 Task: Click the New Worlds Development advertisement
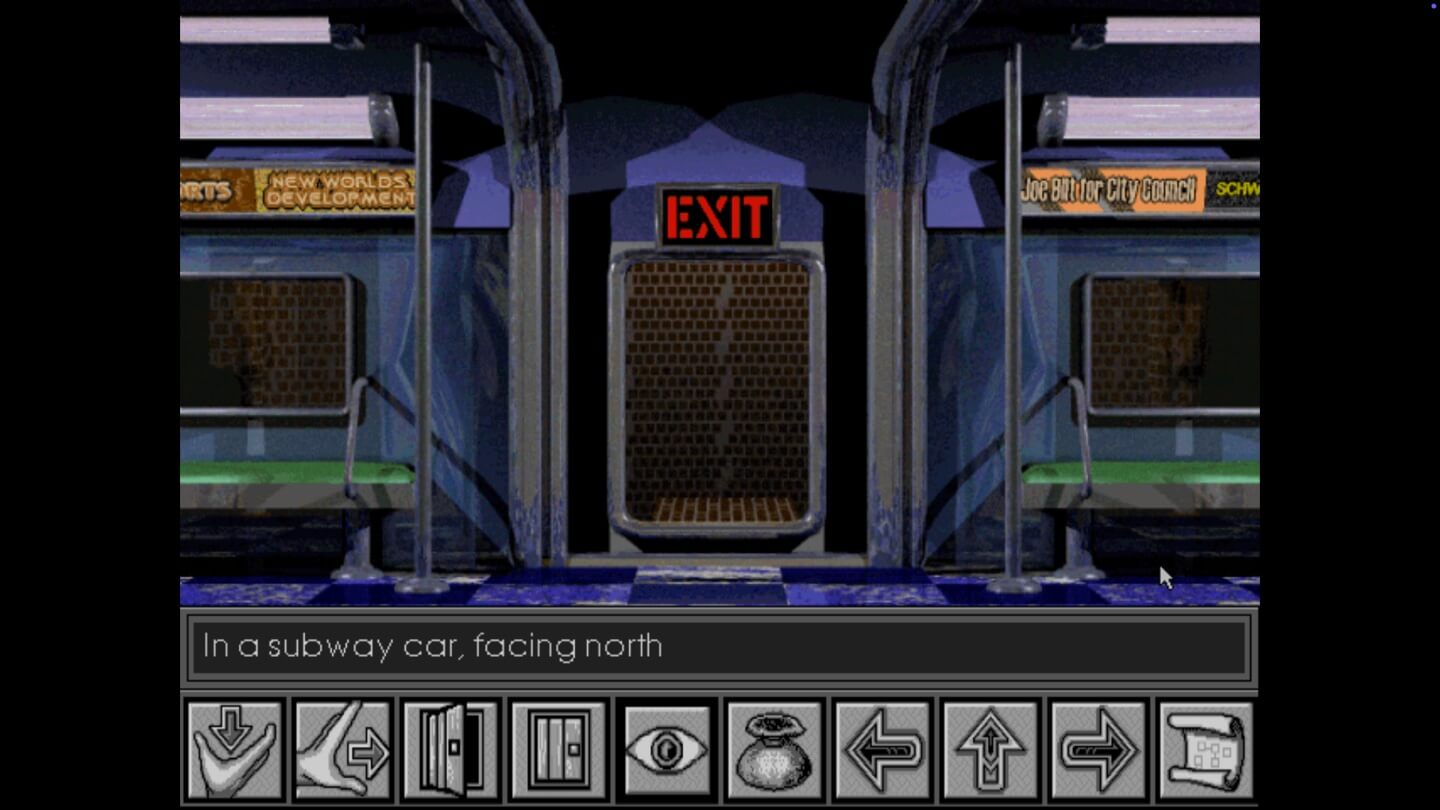(340, 190)
